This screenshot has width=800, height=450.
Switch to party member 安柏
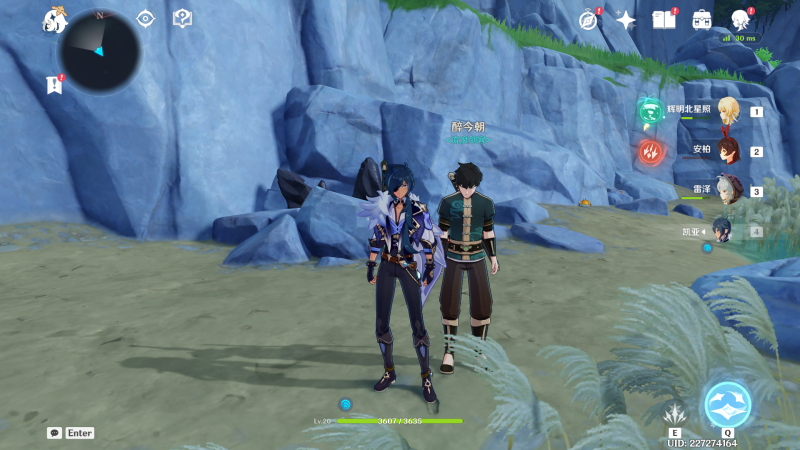(x=727, y=151)
